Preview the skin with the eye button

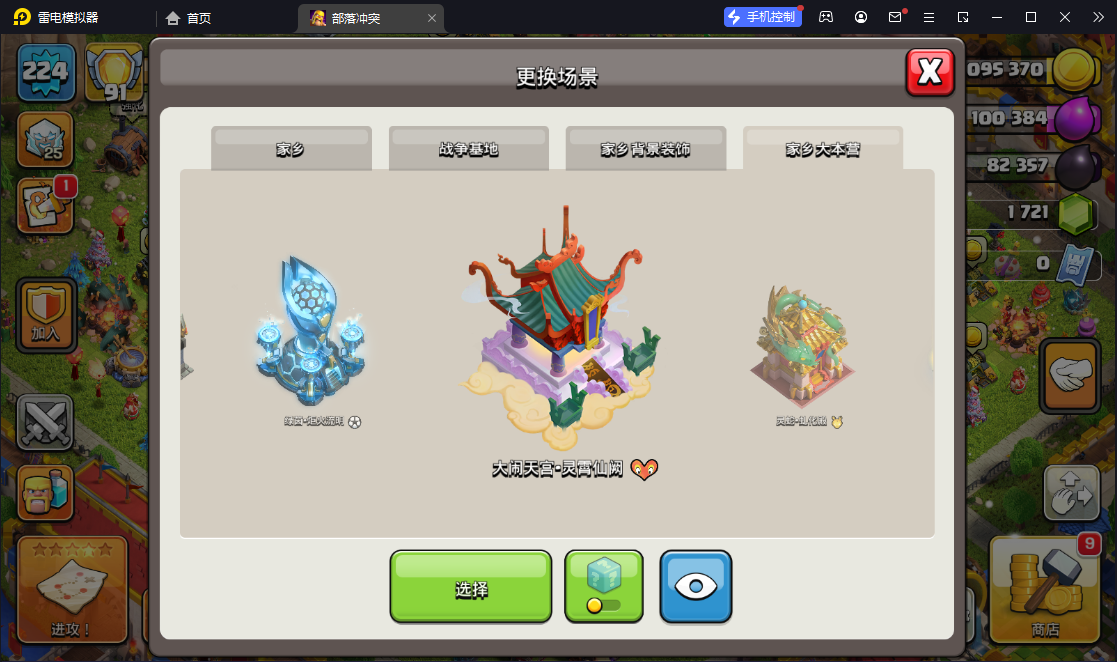click(x=695, y=587)
